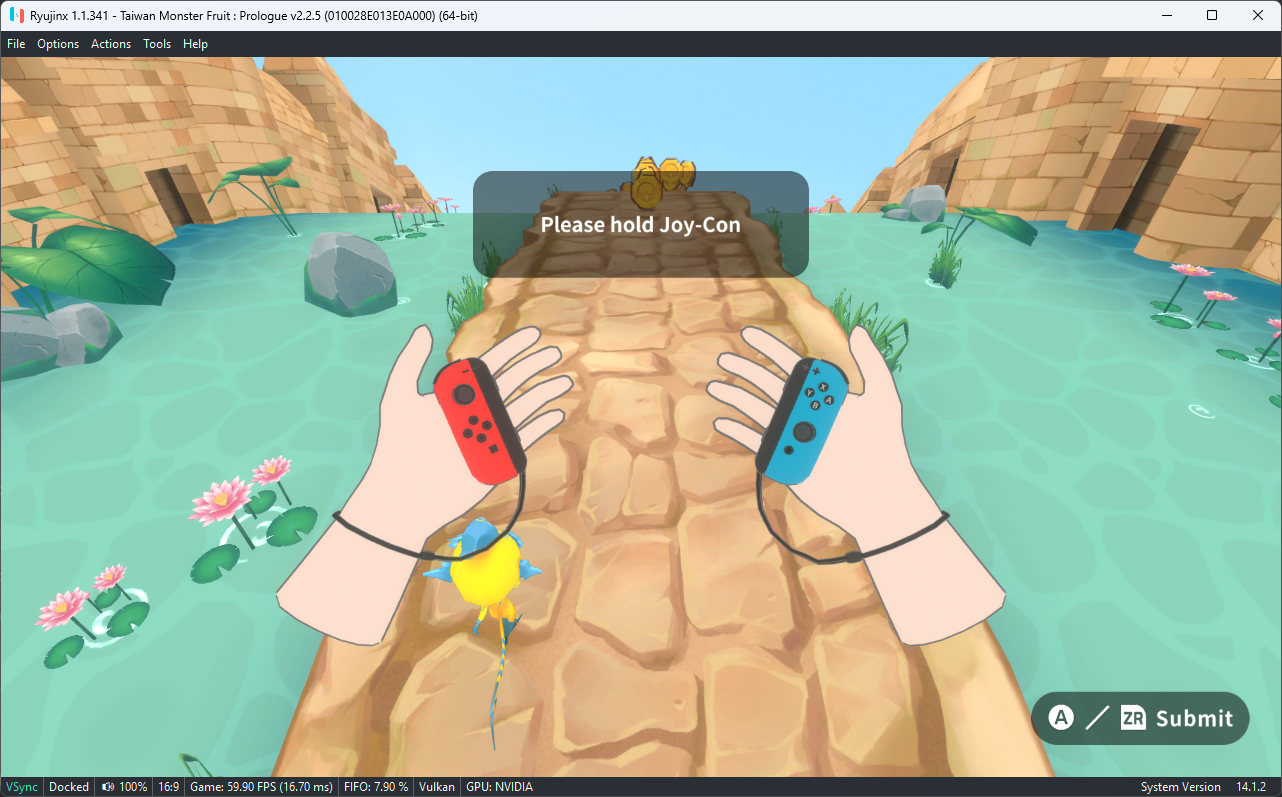Click the Vulkan backend indicator in the status bar
The height and width of the screenshot is (797, 1282).
tap(436, 786)
